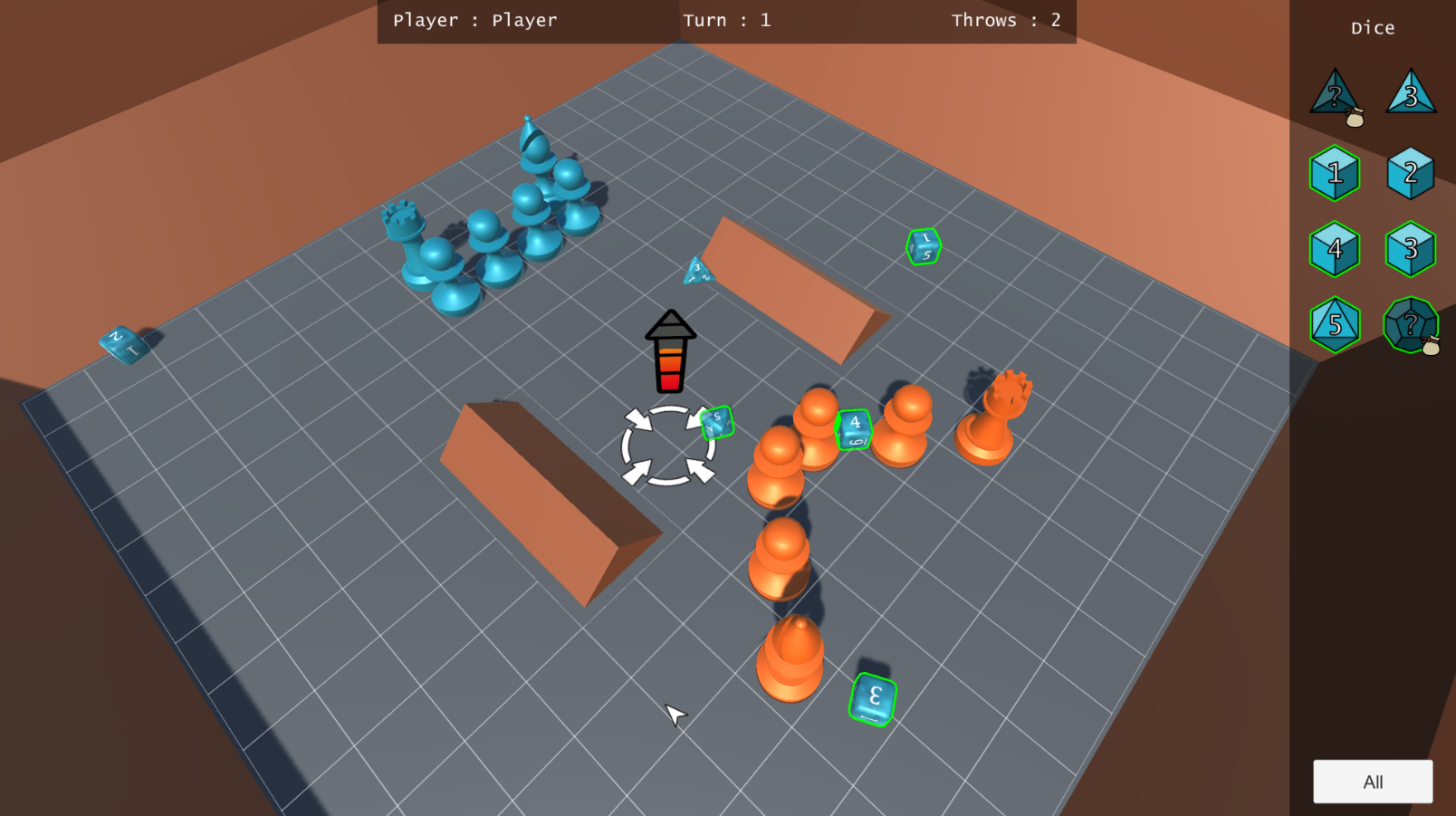The width and height of the screenshot is (1456, 816).
Task: Pick the pyramid die showing 3
Action: click(x=1411, y=94)
